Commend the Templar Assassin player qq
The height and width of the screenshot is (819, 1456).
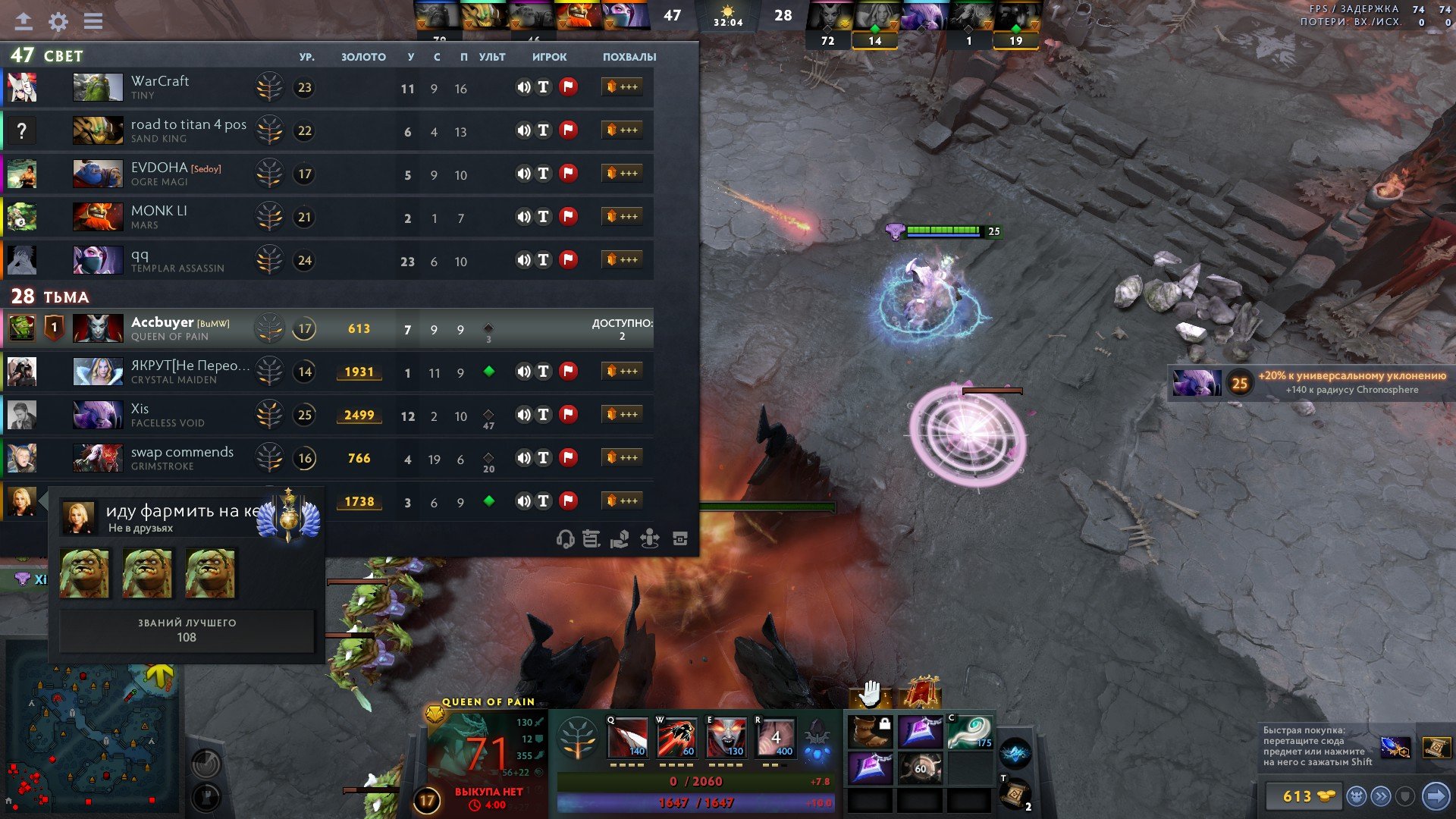point(622,260)
